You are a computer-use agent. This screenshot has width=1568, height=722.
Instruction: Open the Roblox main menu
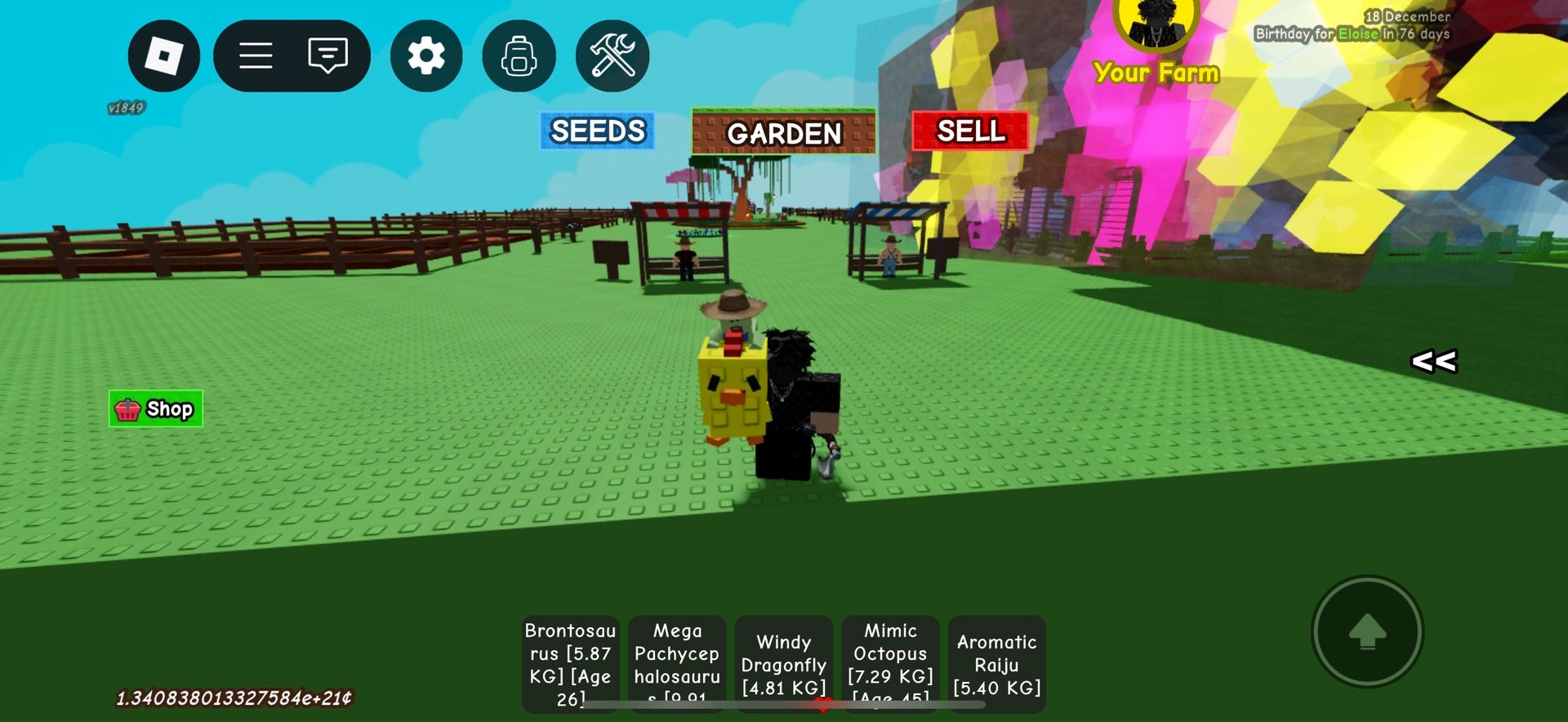(163, 56)
